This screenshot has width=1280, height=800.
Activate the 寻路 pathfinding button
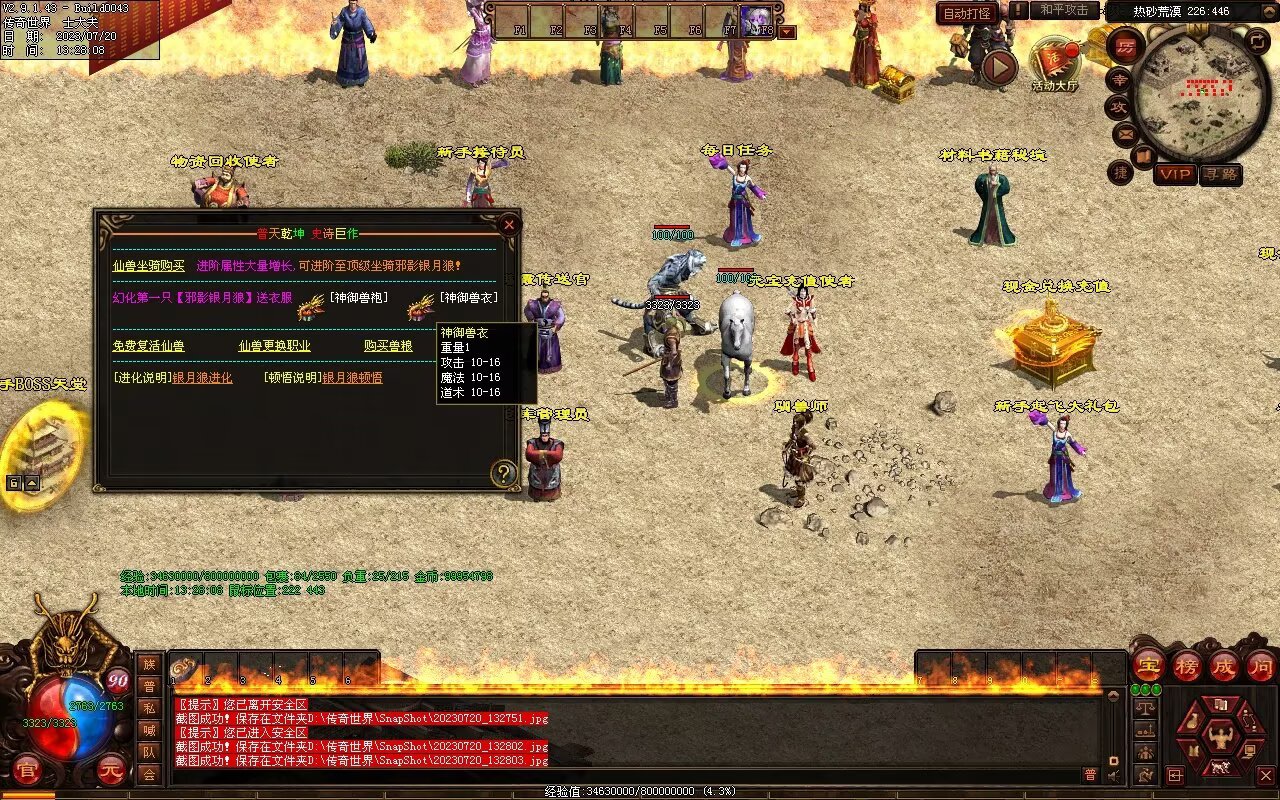coord(1220,174)
